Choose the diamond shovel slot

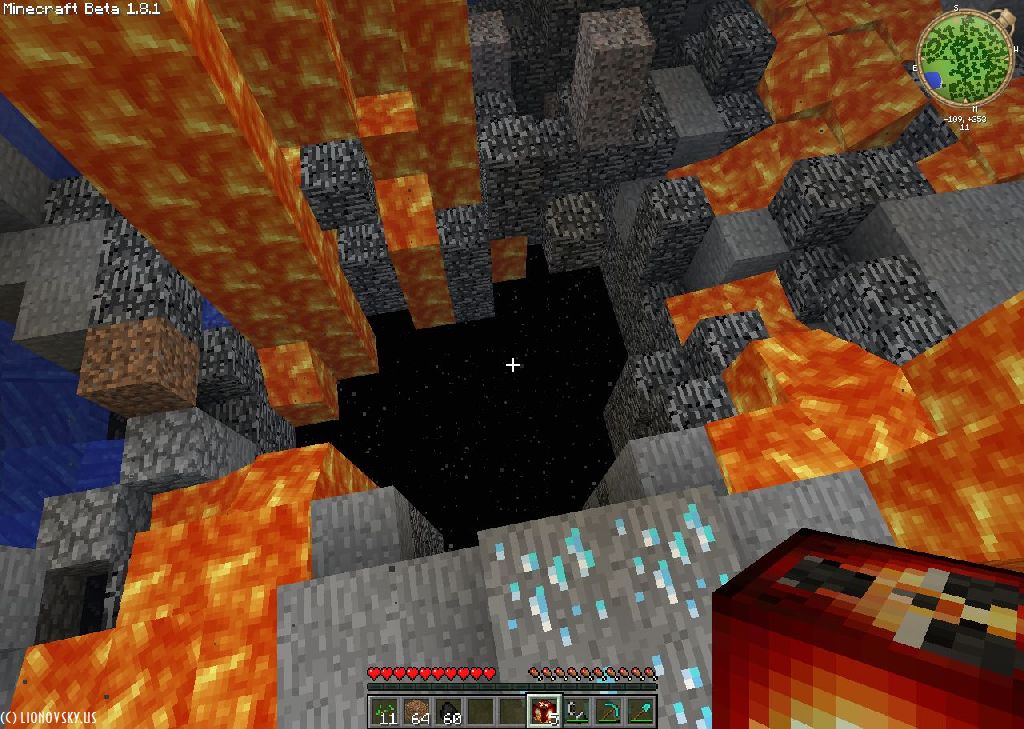coord(640,710)
